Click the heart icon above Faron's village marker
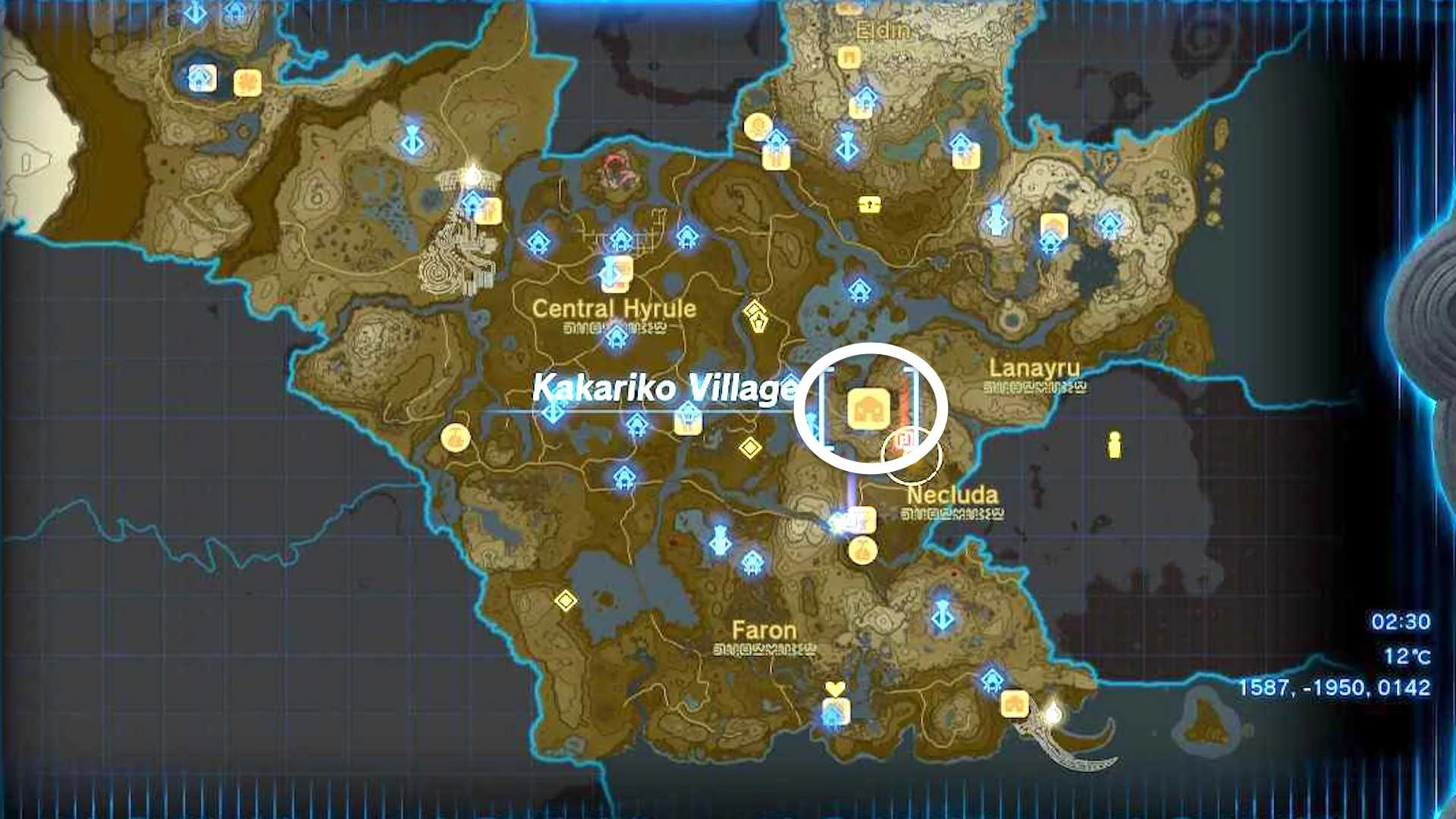This screenshot has width=1456, height=819. click(x=834, y=689)
